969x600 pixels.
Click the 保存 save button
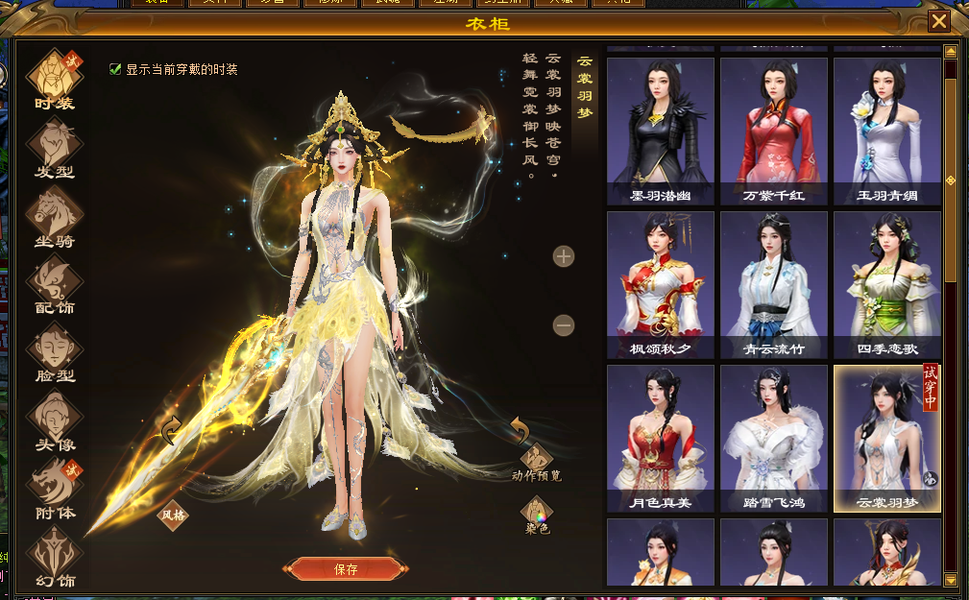(345, 569)
